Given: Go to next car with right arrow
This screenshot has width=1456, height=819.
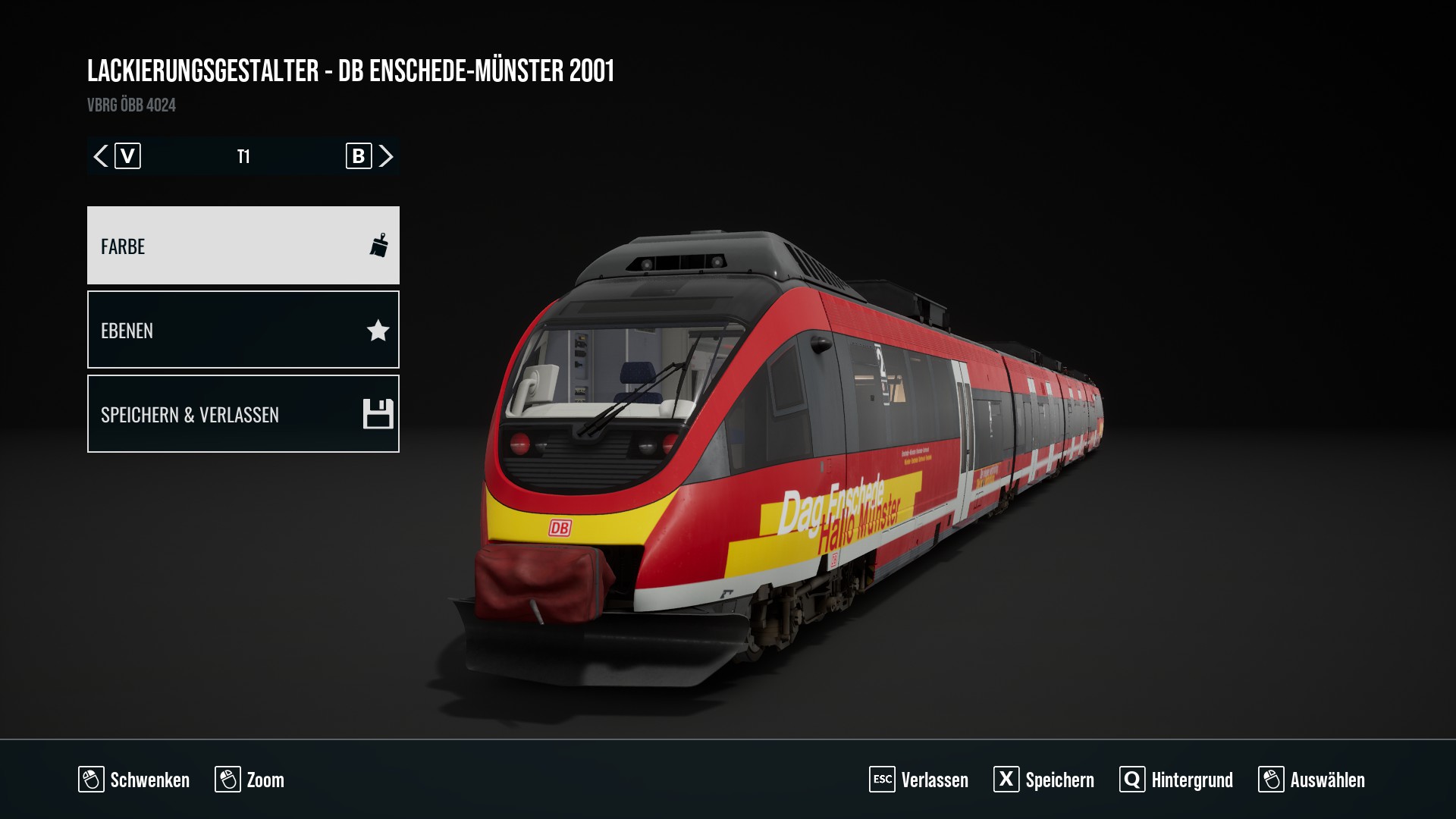Looking at the screenshot, I should [x=386, y=156].
